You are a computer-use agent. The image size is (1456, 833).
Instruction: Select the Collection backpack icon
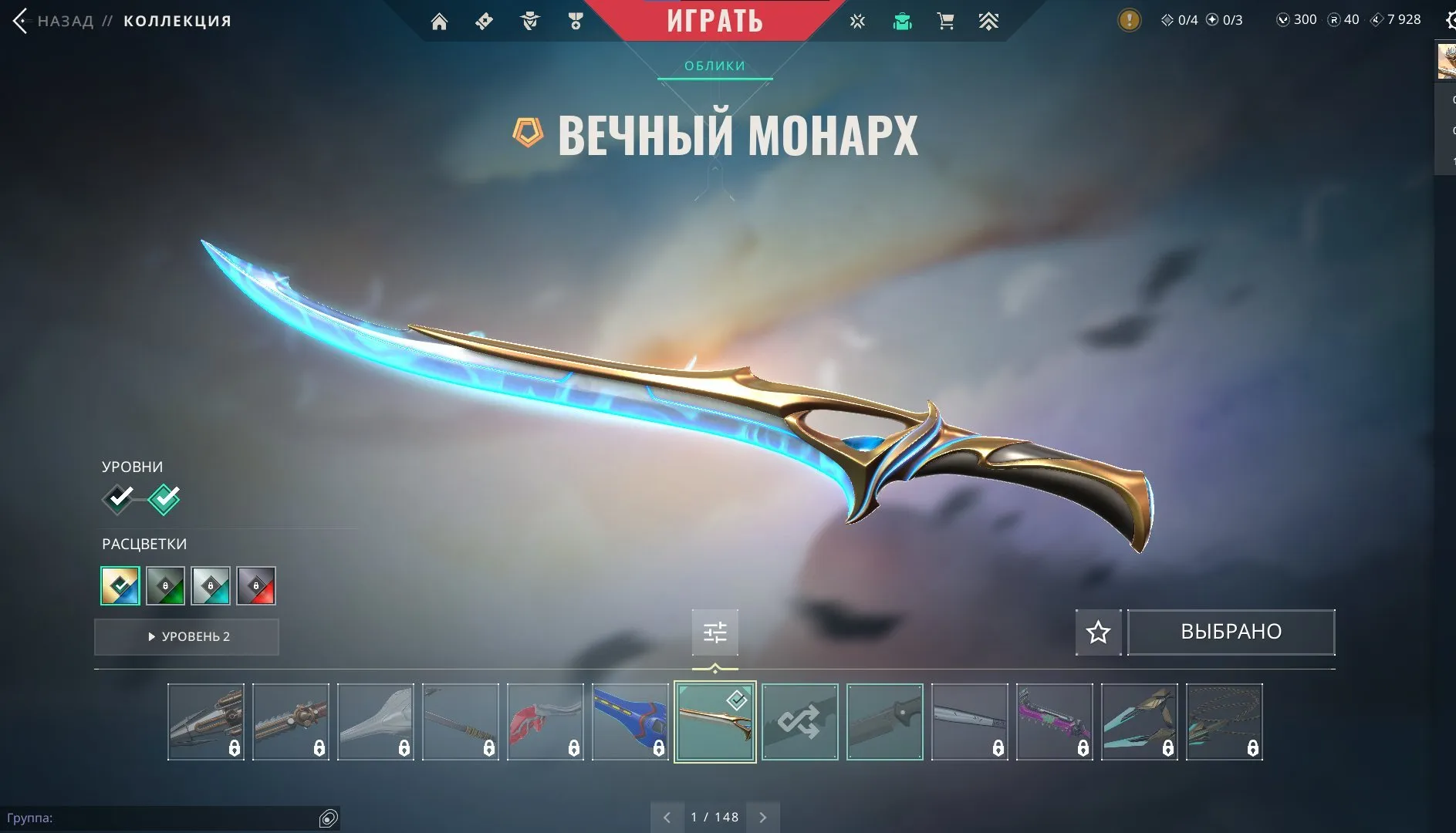pyautogui.click(x=903, y=21)
